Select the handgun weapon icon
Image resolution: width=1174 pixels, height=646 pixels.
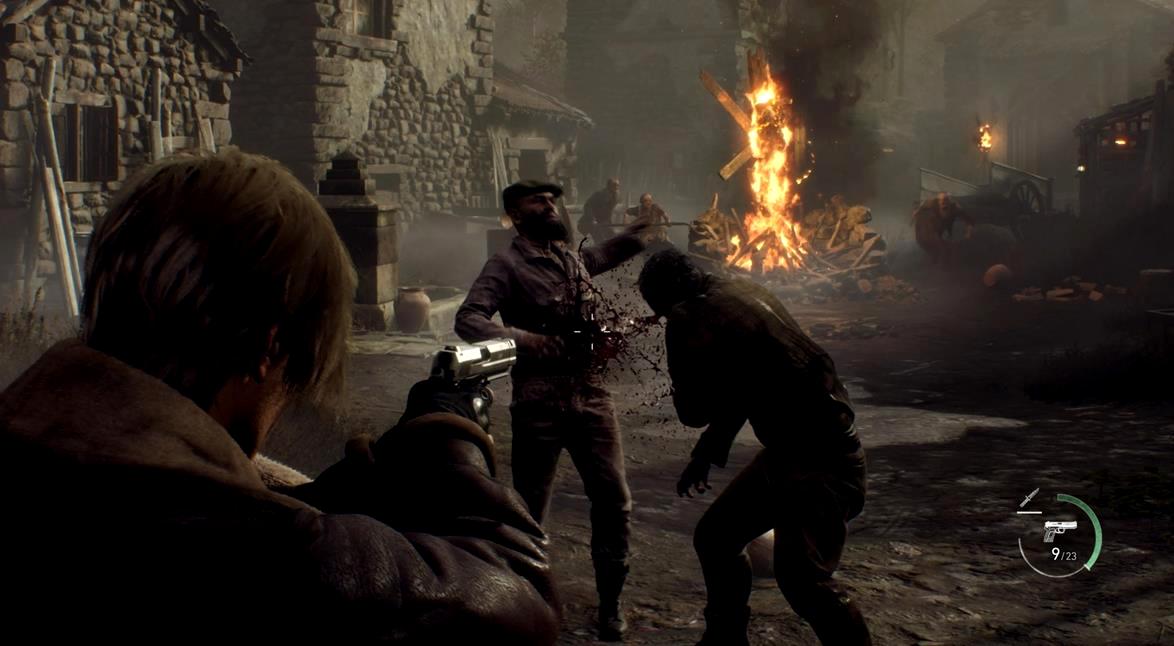point(1060,530)
